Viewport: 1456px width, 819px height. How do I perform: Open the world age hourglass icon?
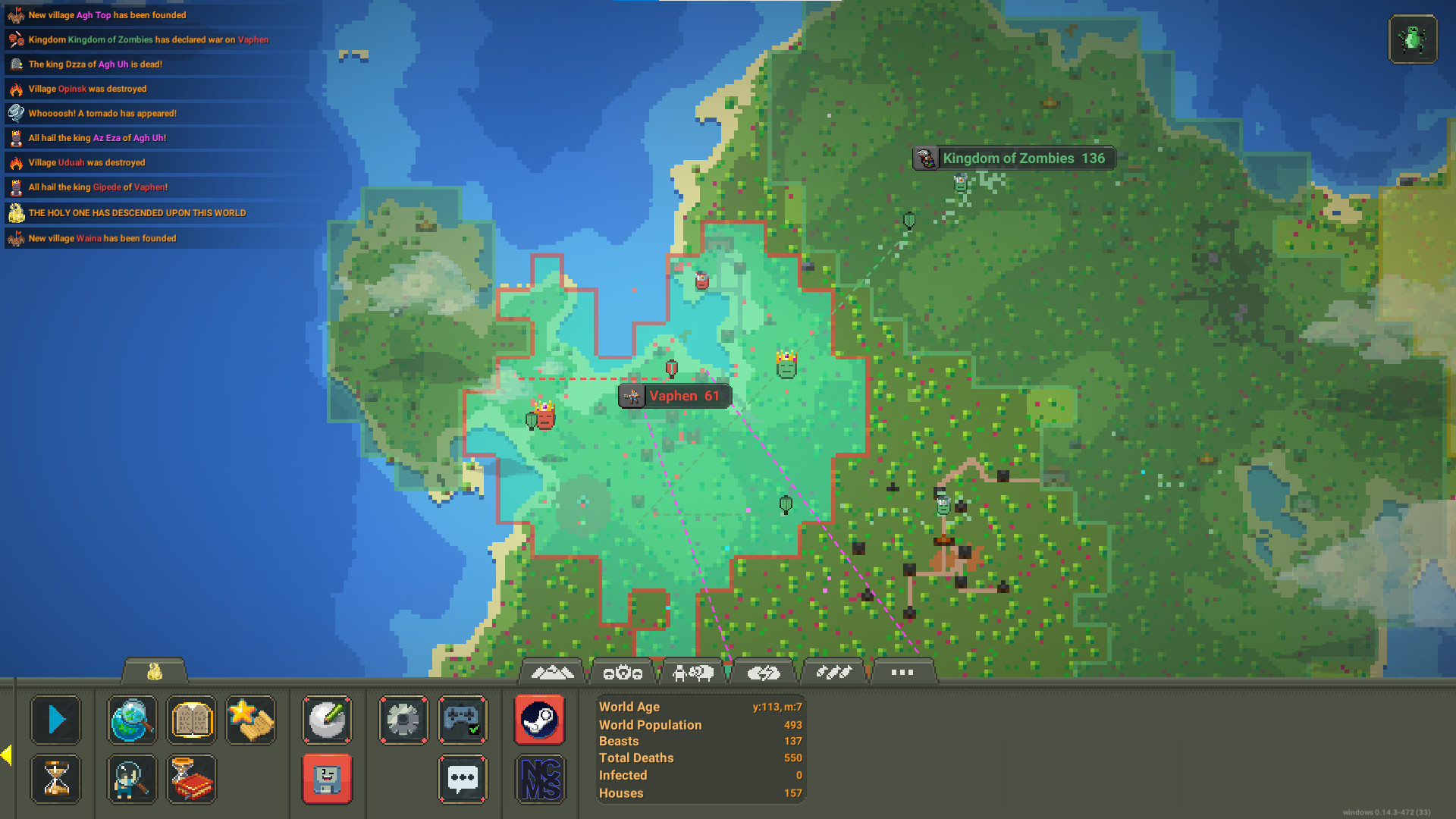[55, 779]
